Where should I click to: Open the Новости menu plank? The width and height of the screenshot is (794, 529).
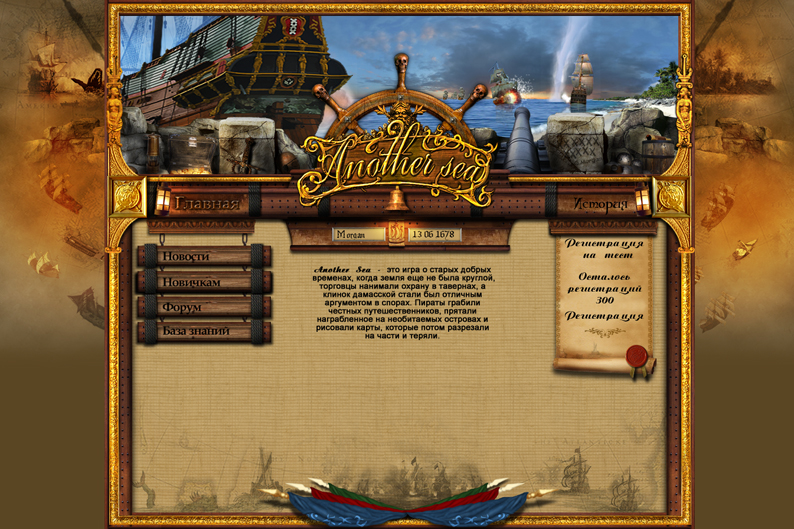[x=204, y=256]
